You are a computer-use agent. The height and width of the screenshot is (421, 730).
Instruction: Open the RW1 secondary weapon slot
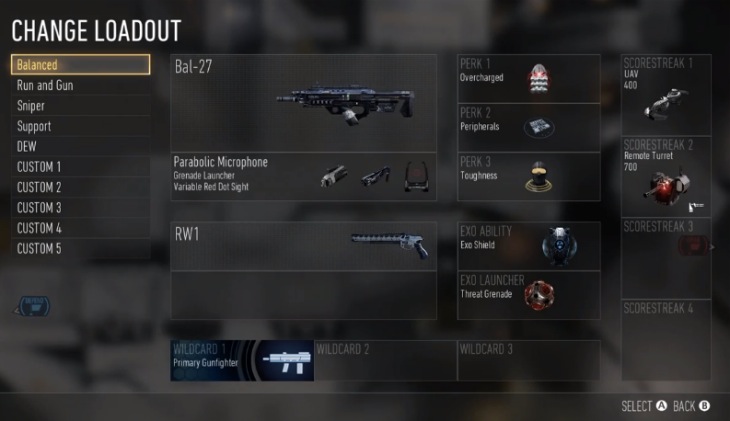(304, 245)
